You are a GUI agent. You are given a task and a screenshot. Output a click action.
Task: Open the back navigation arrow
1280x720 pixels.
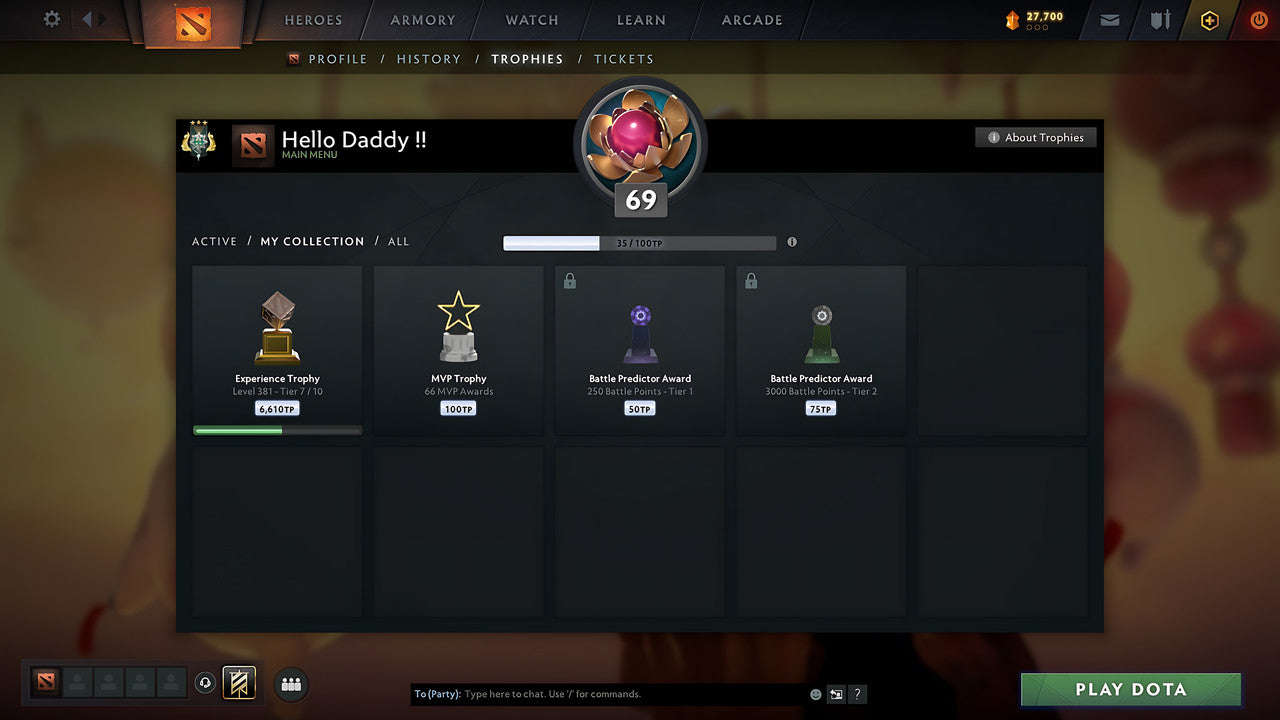point(88,18)
